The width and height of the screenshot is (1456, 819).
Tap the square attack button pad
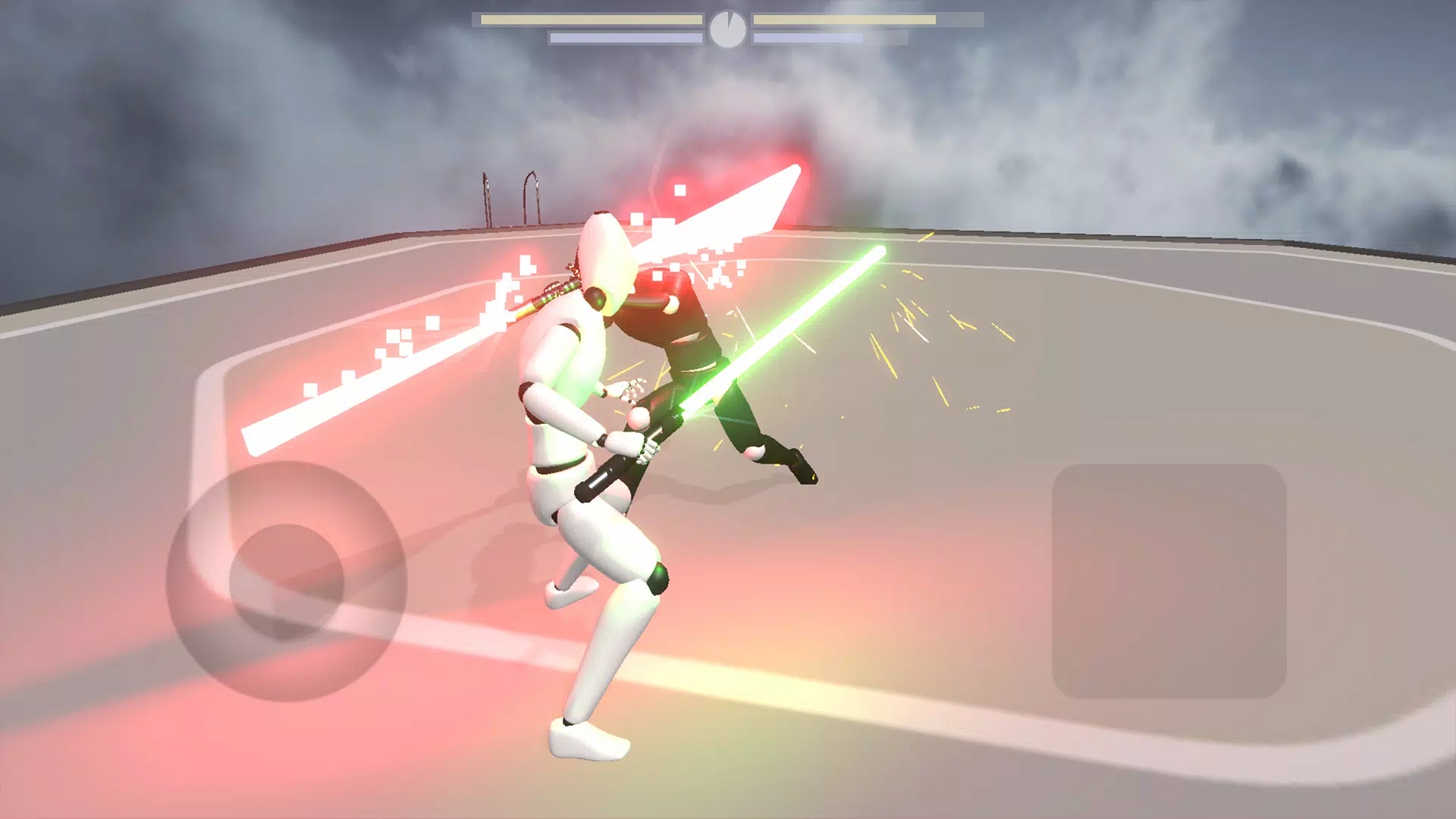tap(1169, 581)
